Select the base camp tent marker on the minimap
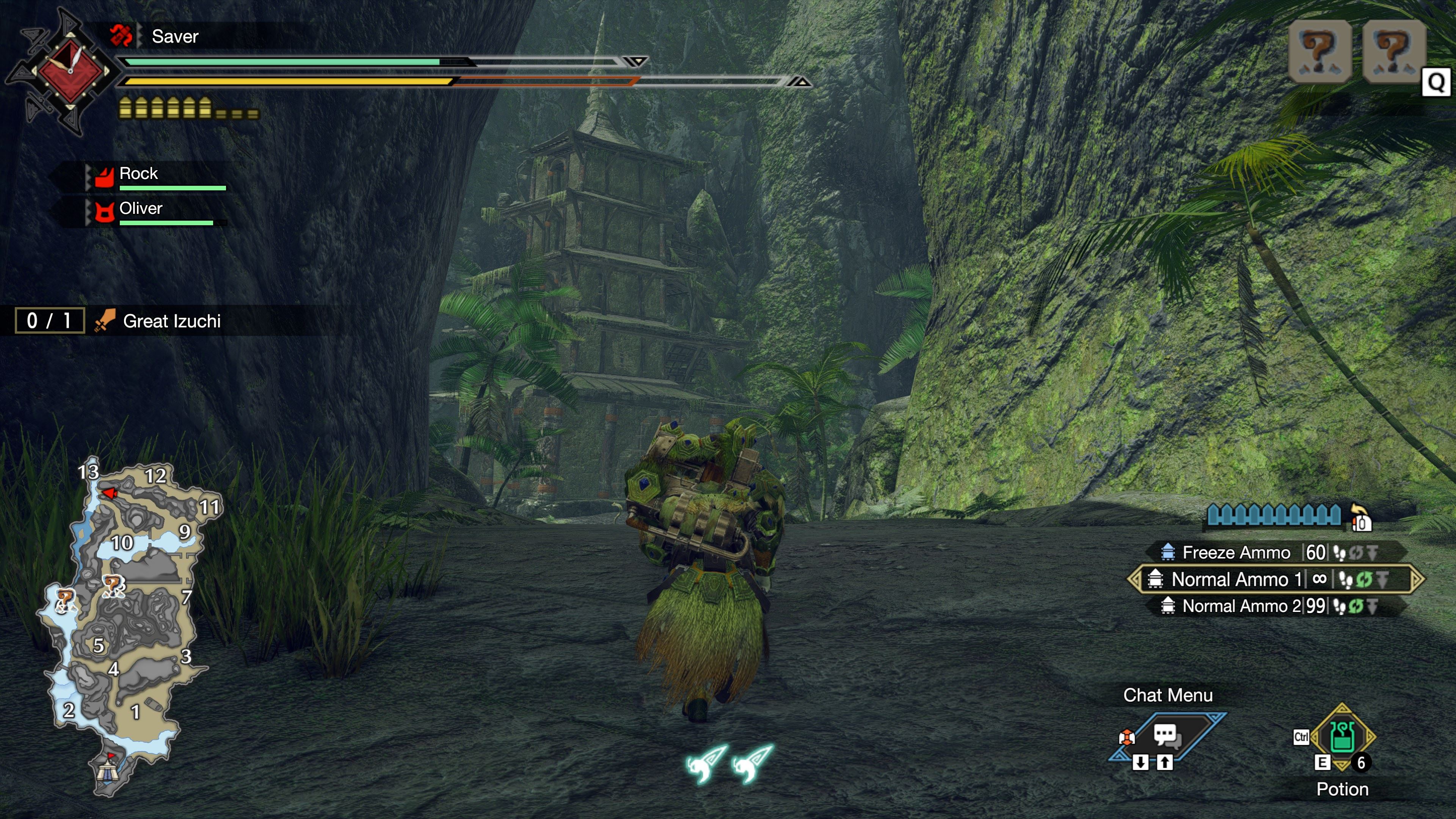Screen dimensions: 1456x819 pos(106,770)
